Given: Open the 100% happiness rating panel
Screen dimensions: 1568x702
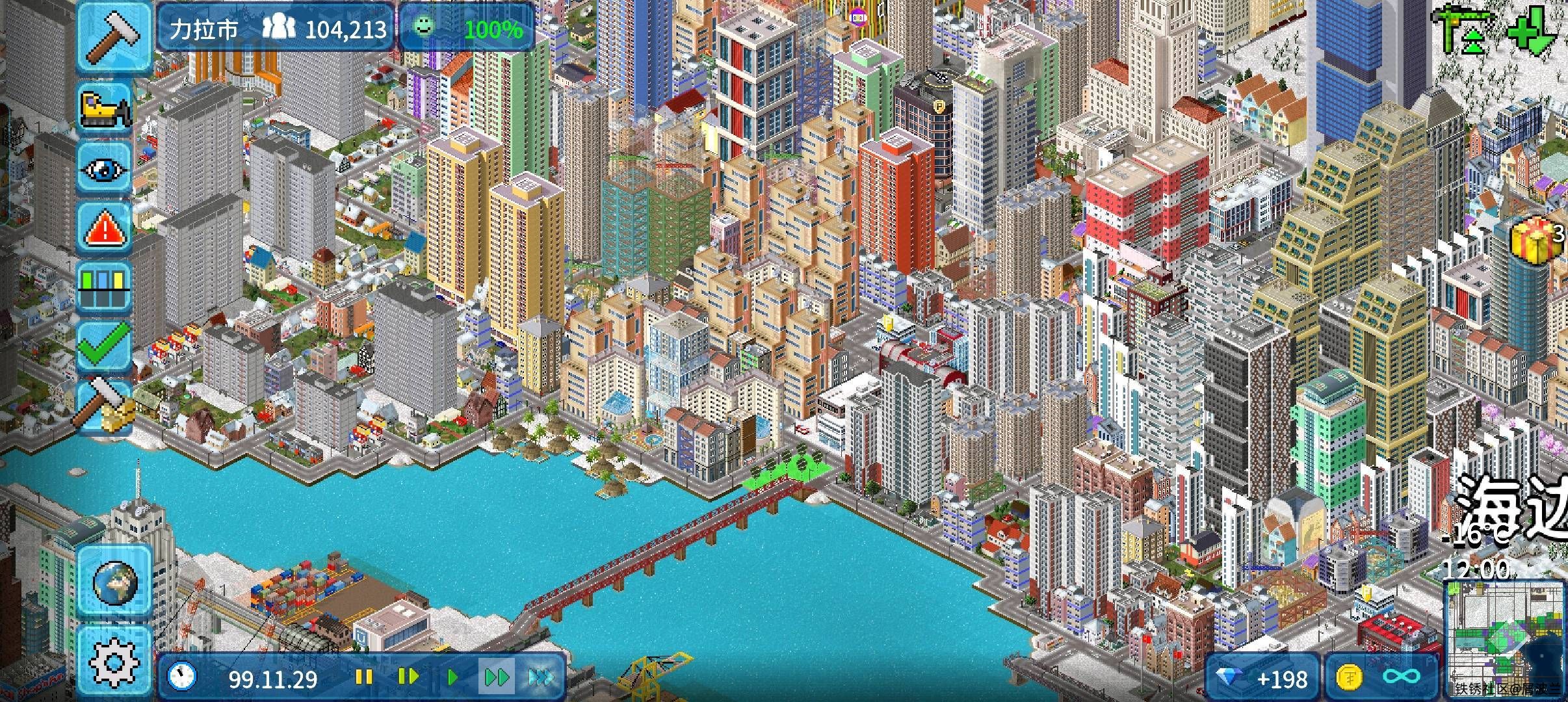Looking at the screenshot, I should pos(467,29).
